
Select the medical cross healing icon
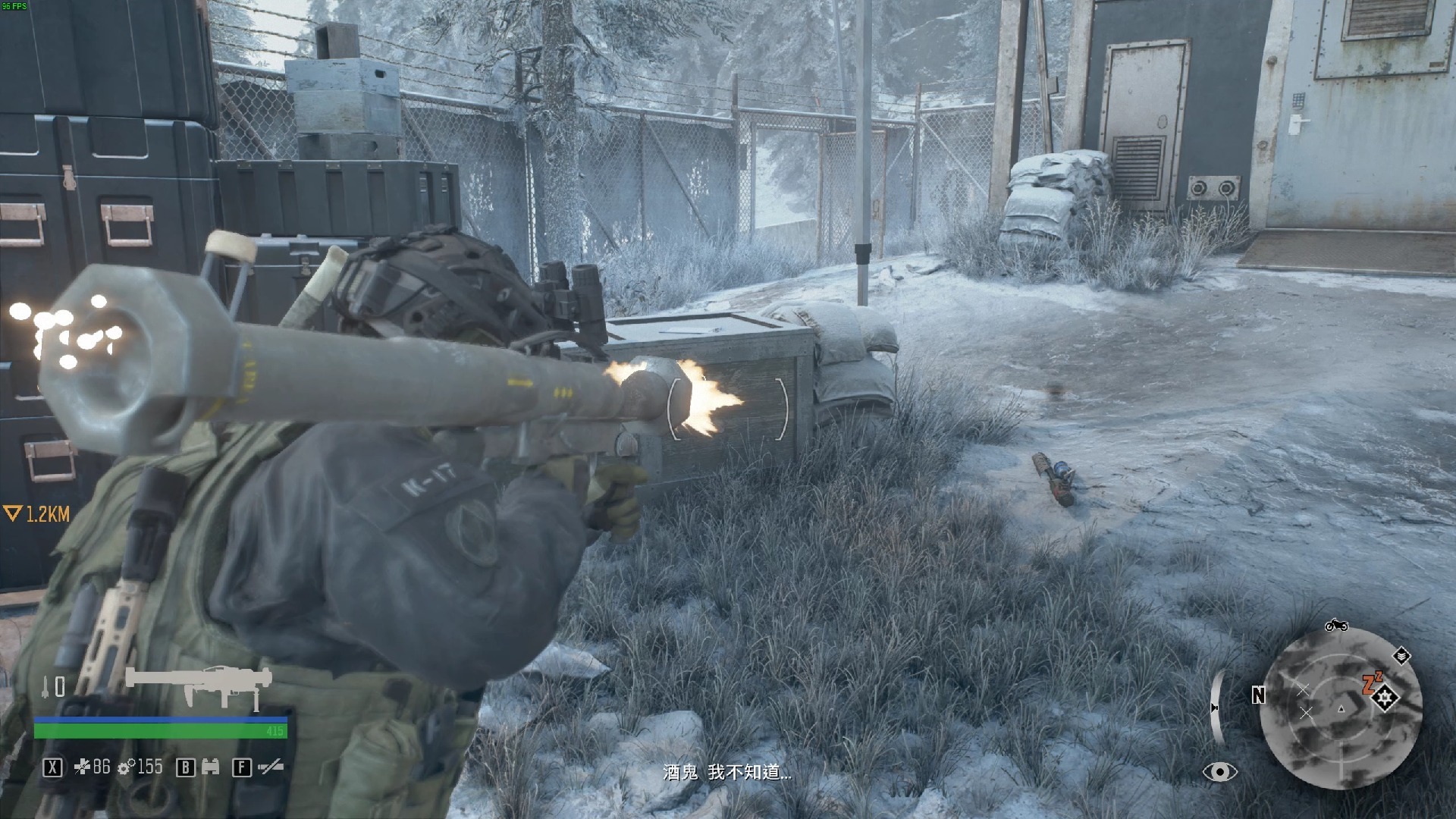coord(82,767)
